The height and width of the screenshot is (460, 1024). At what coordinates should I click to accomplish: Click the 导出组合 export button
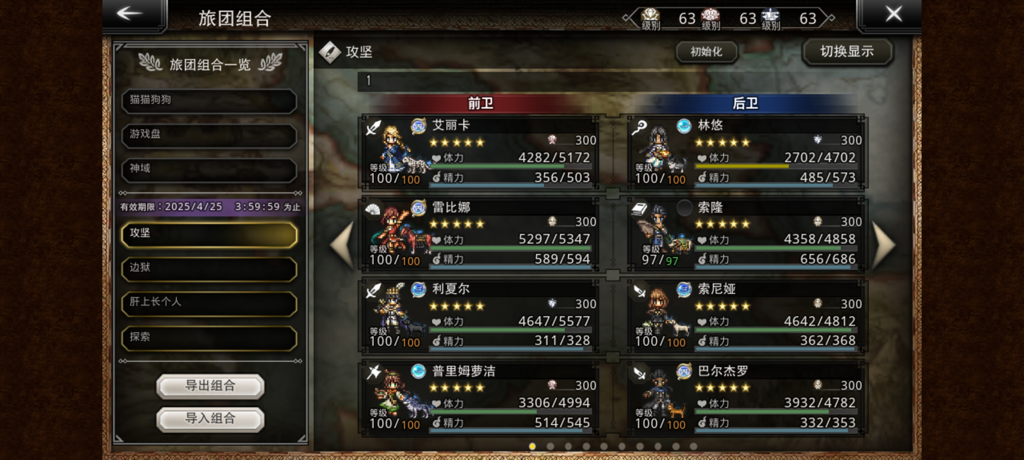(210, 386)
